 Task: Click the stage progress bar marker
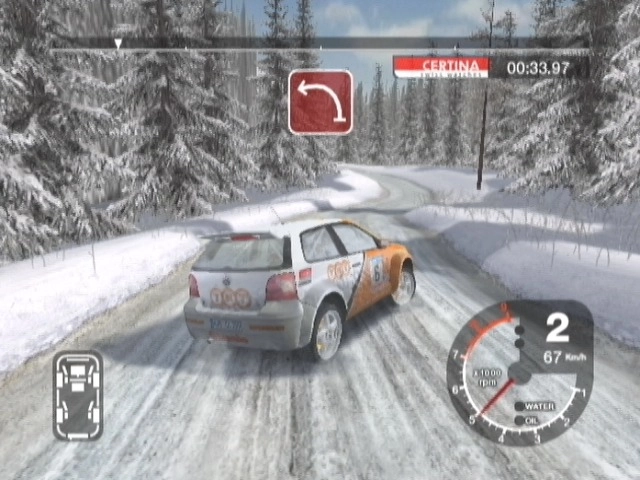118,44
